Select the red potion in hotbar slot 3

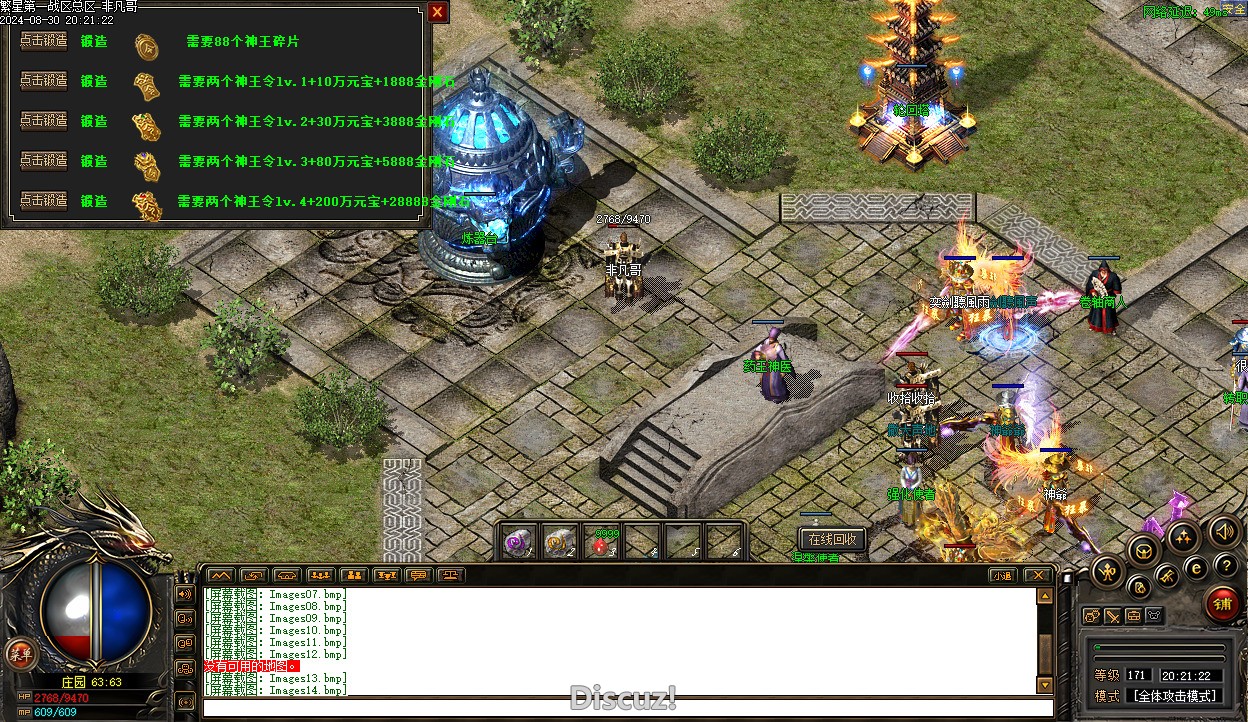coord(602,542)
